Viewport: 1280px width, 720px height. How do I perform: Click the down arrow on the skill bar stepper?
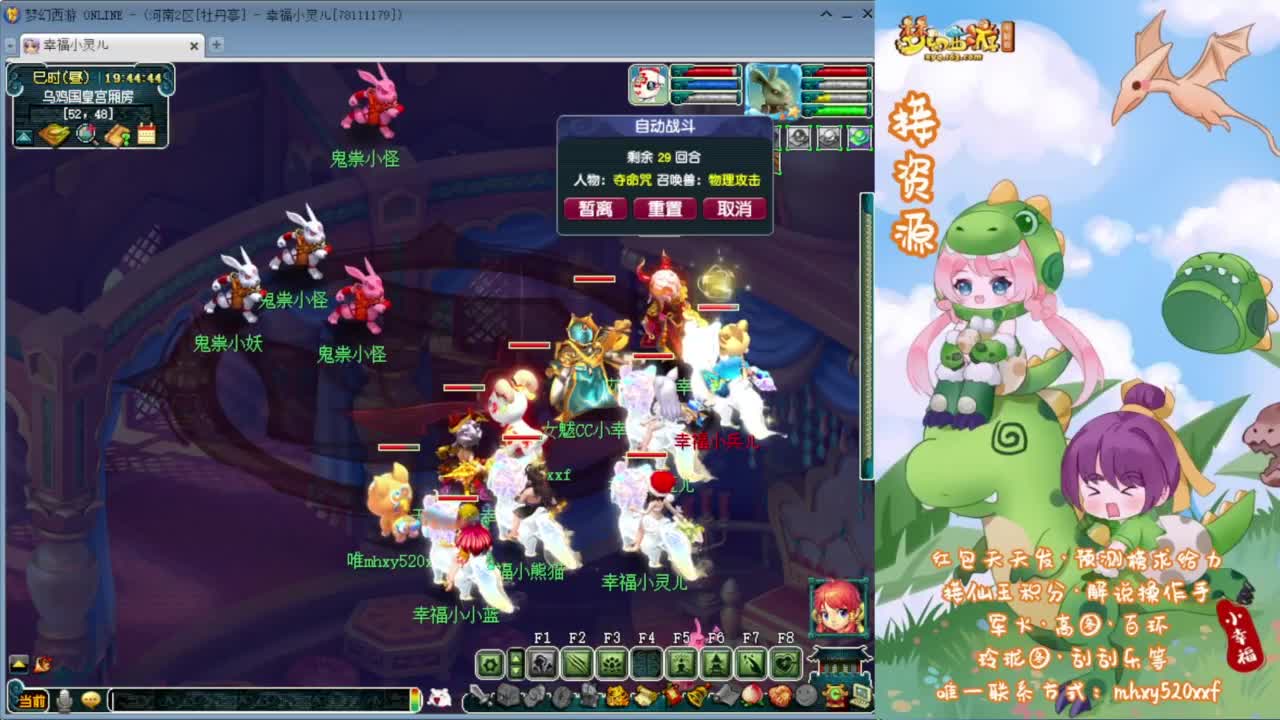click(516, 672)
